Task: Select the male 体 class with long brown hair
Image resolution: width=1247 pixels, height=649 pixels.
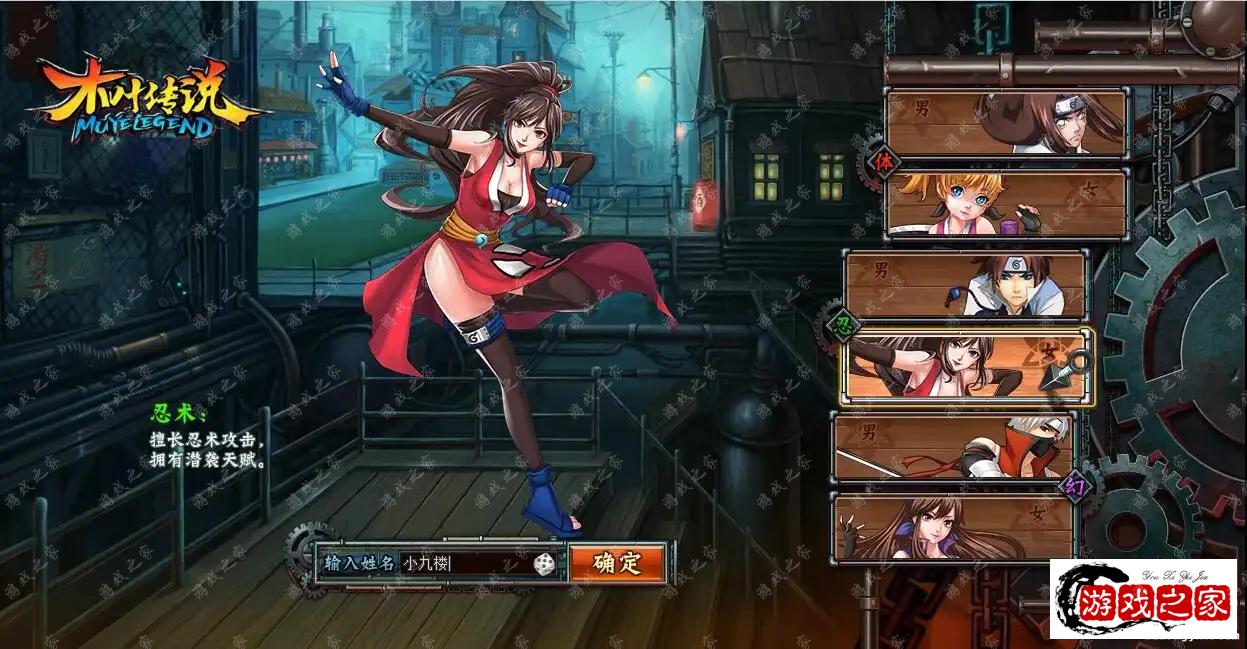Action: point(1006,123)
